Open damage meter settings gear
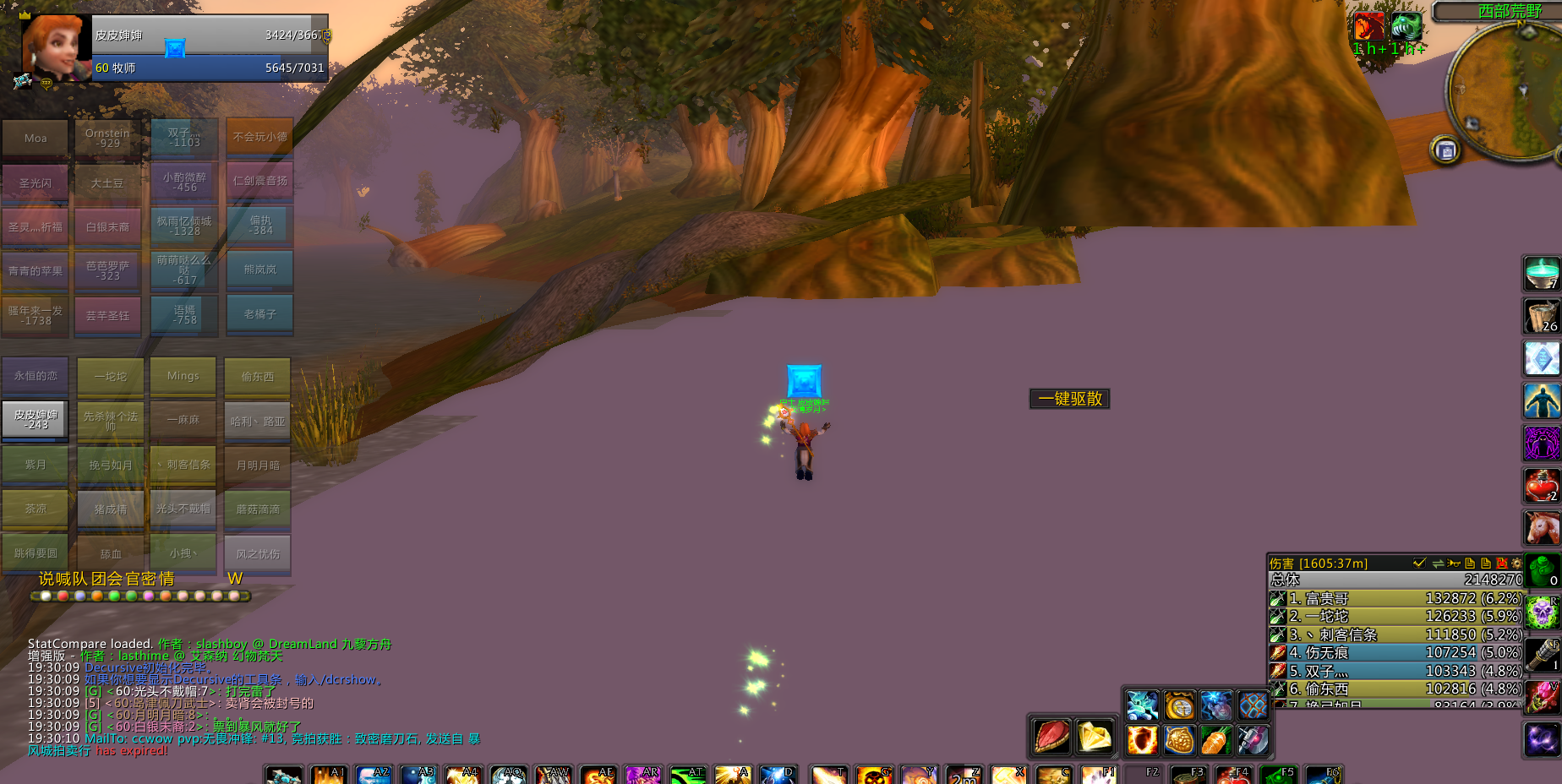 1516,563
